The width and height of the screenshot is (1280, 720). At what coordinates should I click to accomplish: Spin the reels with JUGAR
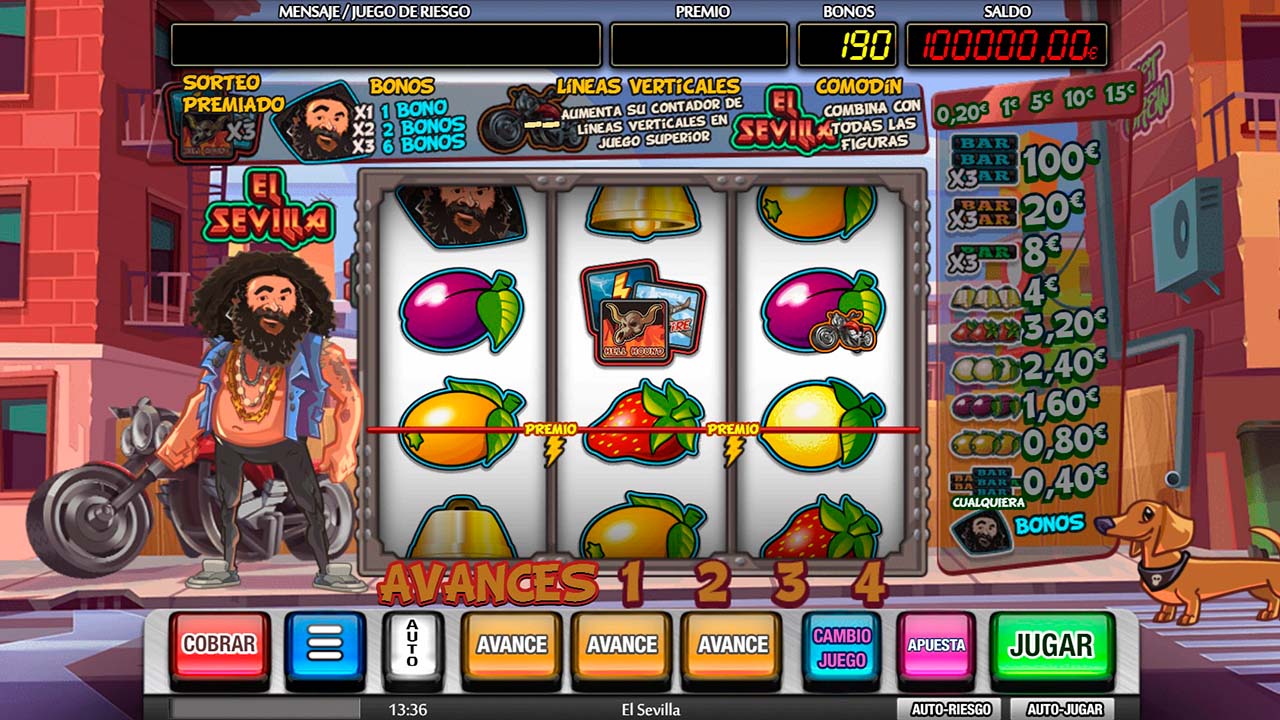pyautogui.click(x=1051, y=645)
